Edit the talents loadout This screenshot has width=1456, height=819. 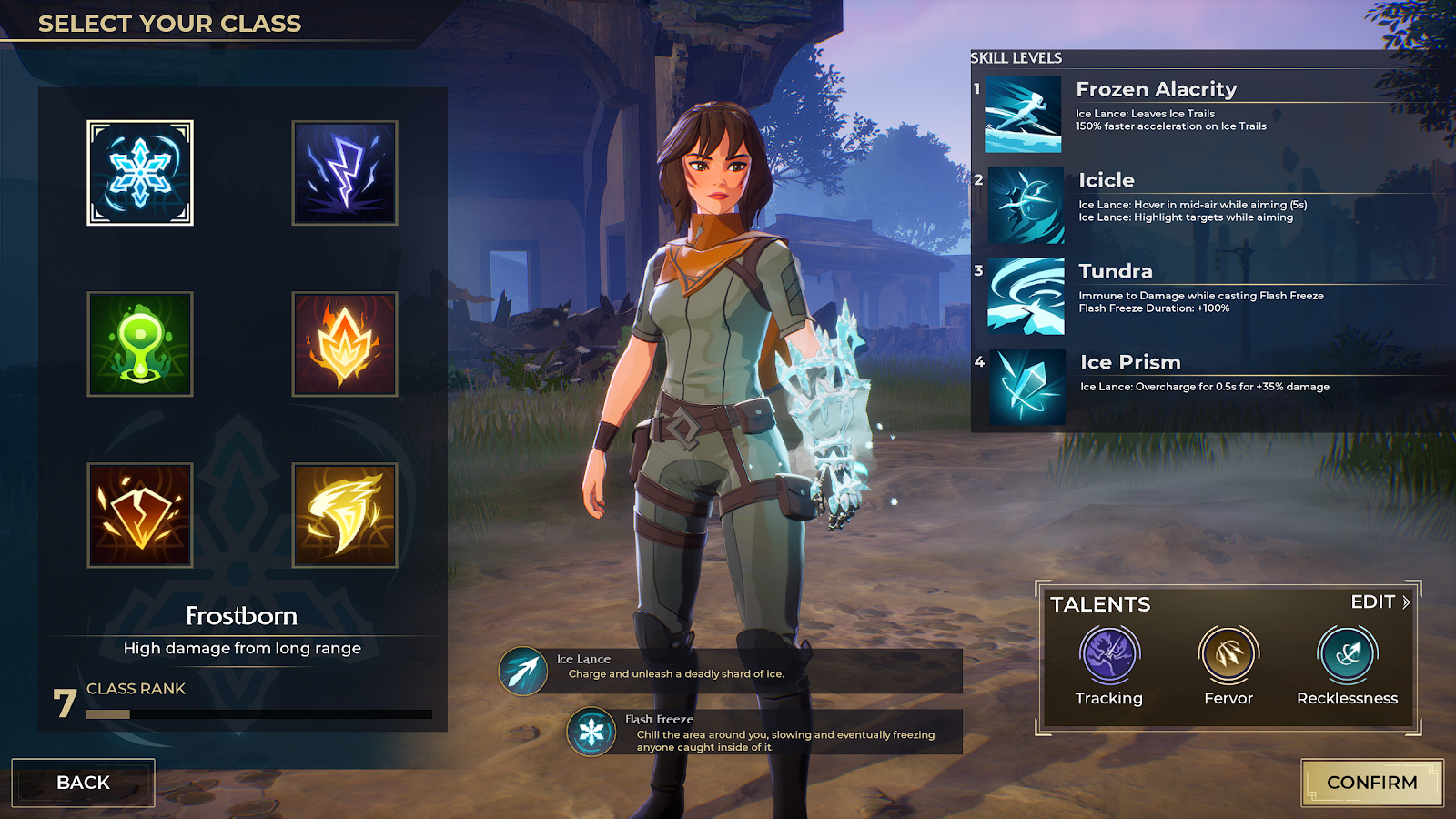tap(1380, 602)
